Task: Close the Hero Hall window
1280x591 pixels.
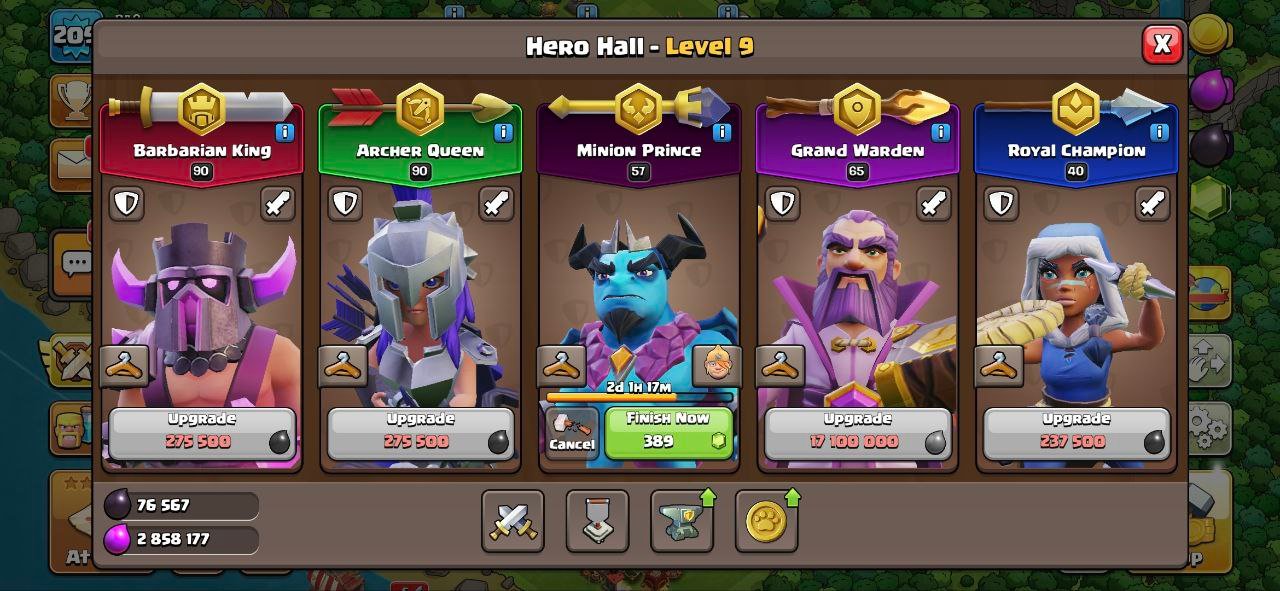Action: coord(1161,44)
